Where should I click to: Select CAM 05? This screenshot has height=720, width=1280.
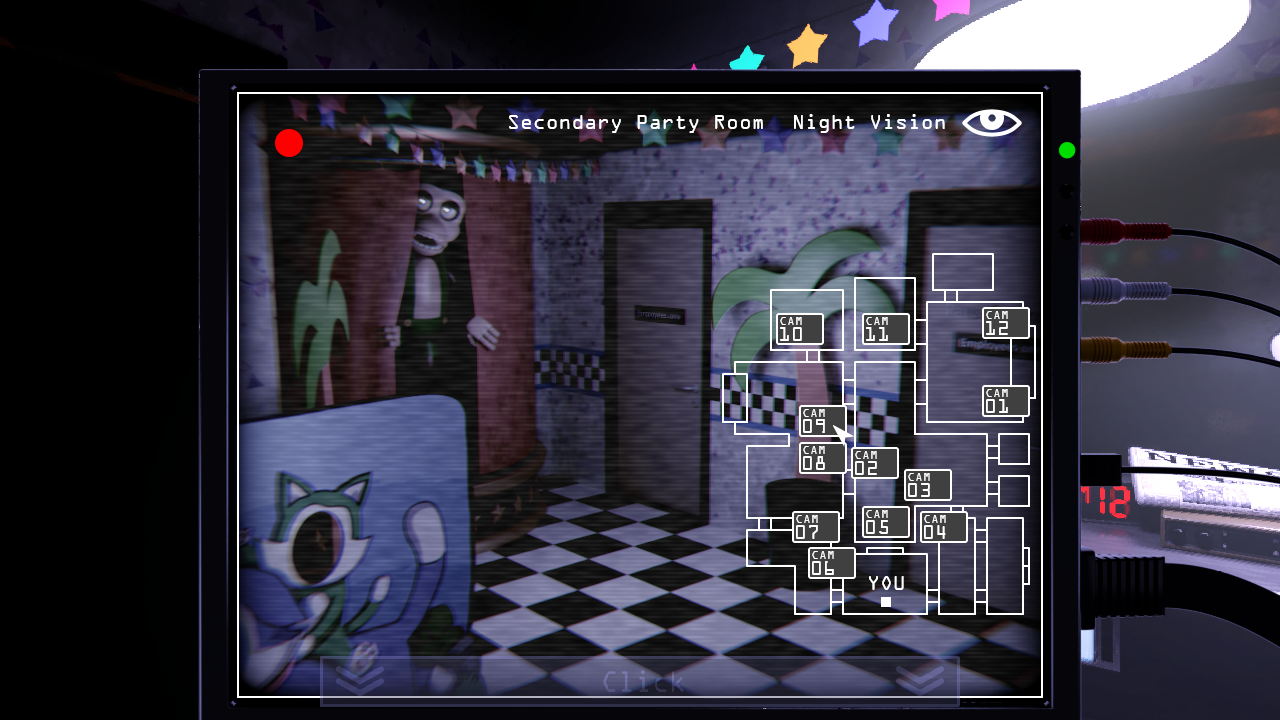coord(884,521)
